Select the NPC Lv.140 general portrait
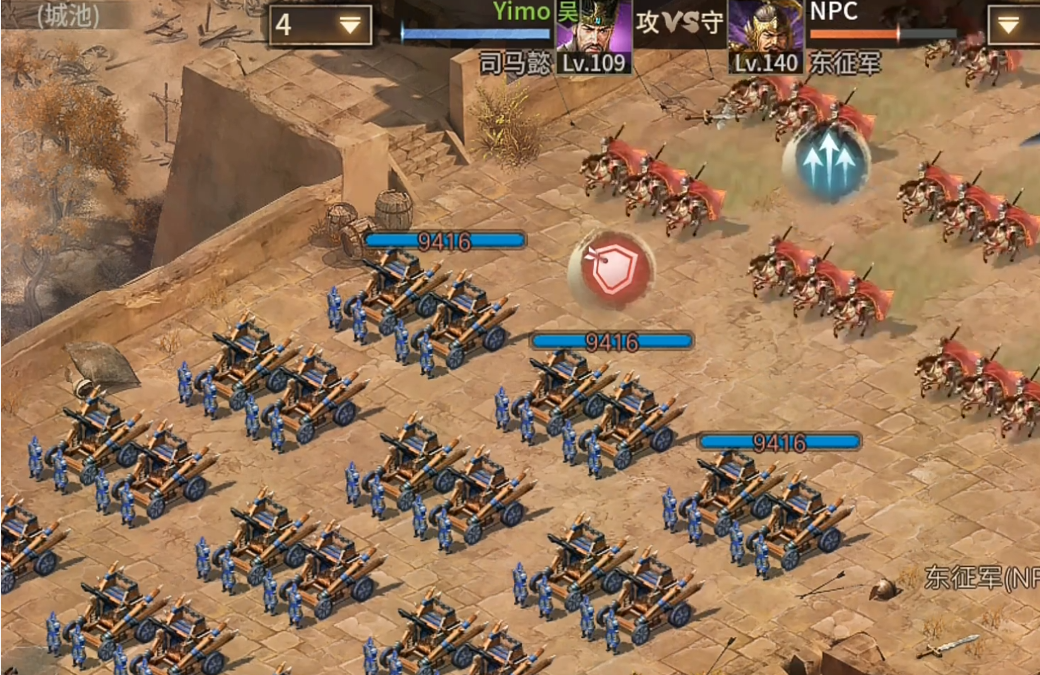The height and width of the screenshot is (675, 1040). (765, 36)
